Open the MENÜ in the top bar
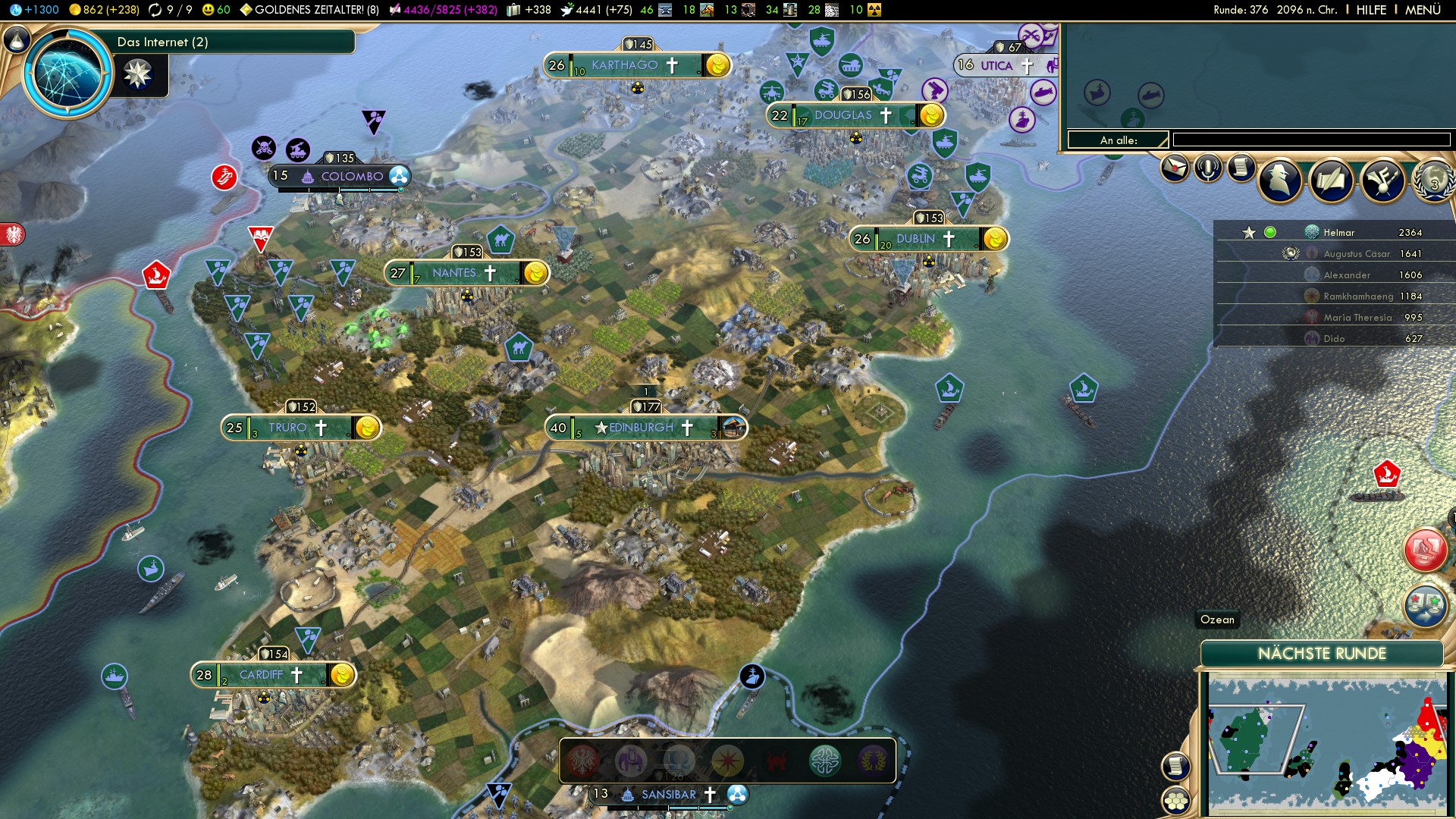1456x819 pixels. pos(1423,10)
